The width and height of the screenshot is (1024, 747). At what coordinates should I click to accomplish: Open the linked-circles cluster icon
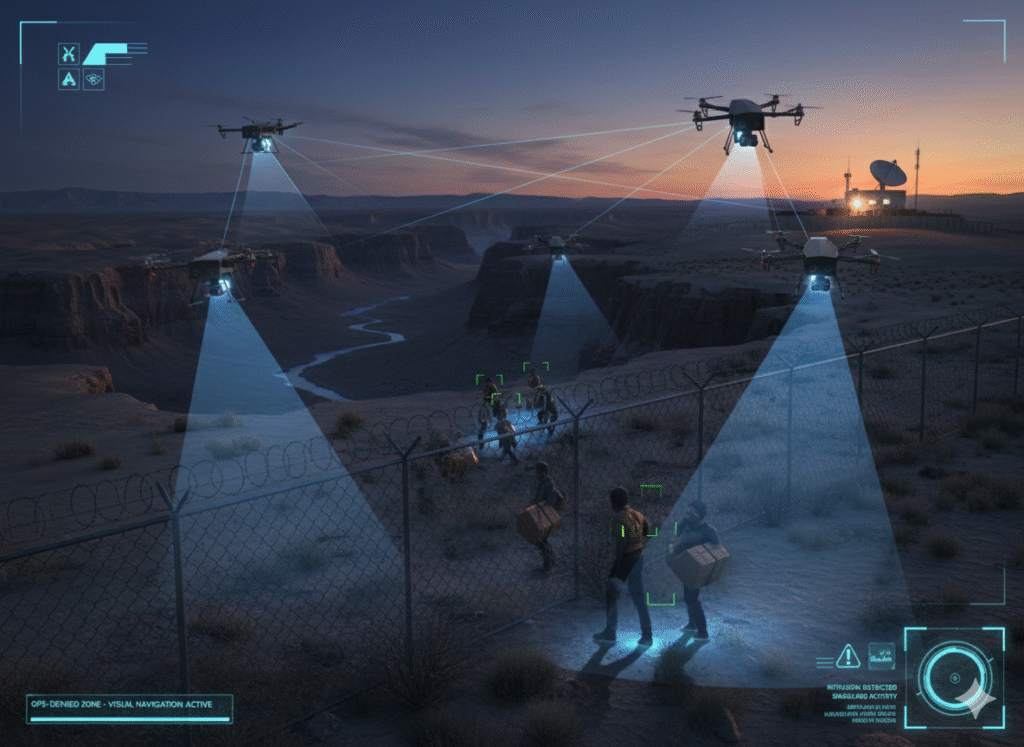click(x=93, y=79)
